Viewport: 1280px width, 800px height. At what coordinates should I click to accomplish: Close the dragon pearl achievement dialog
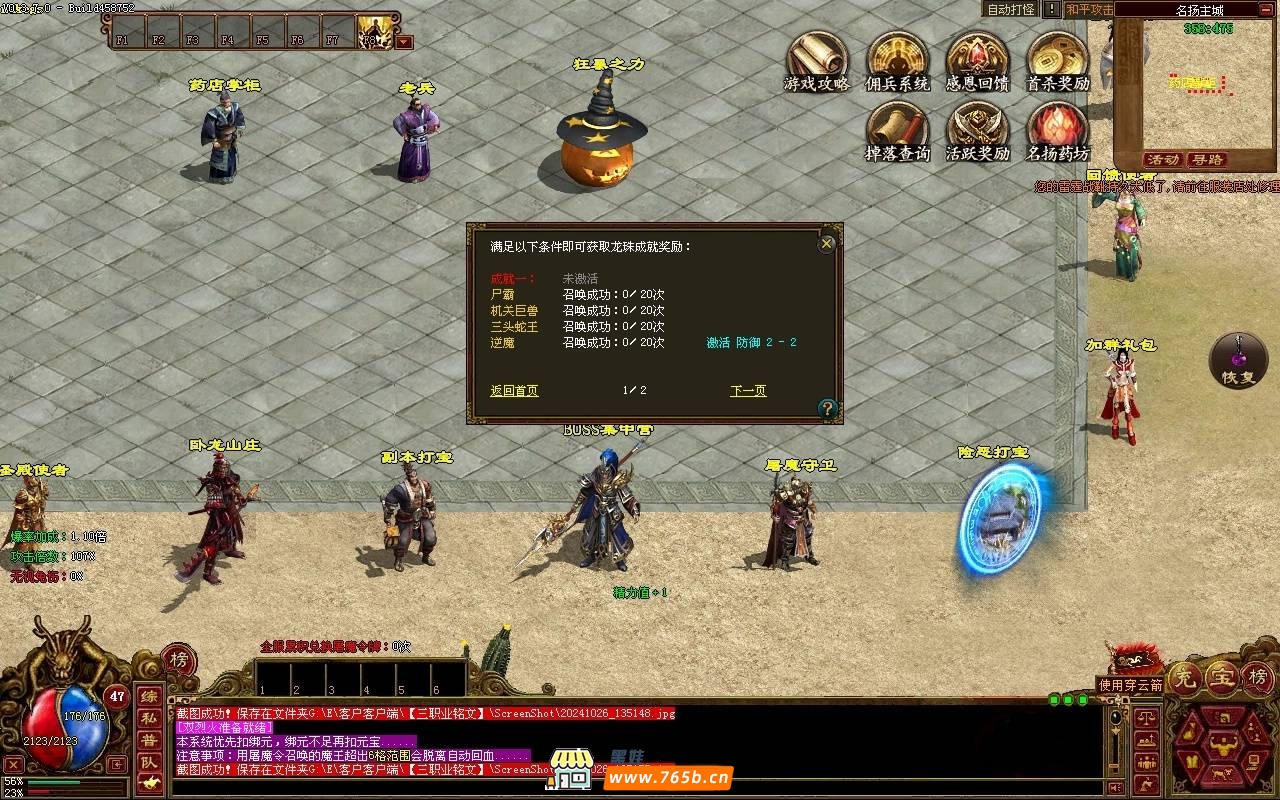[826, 243]
